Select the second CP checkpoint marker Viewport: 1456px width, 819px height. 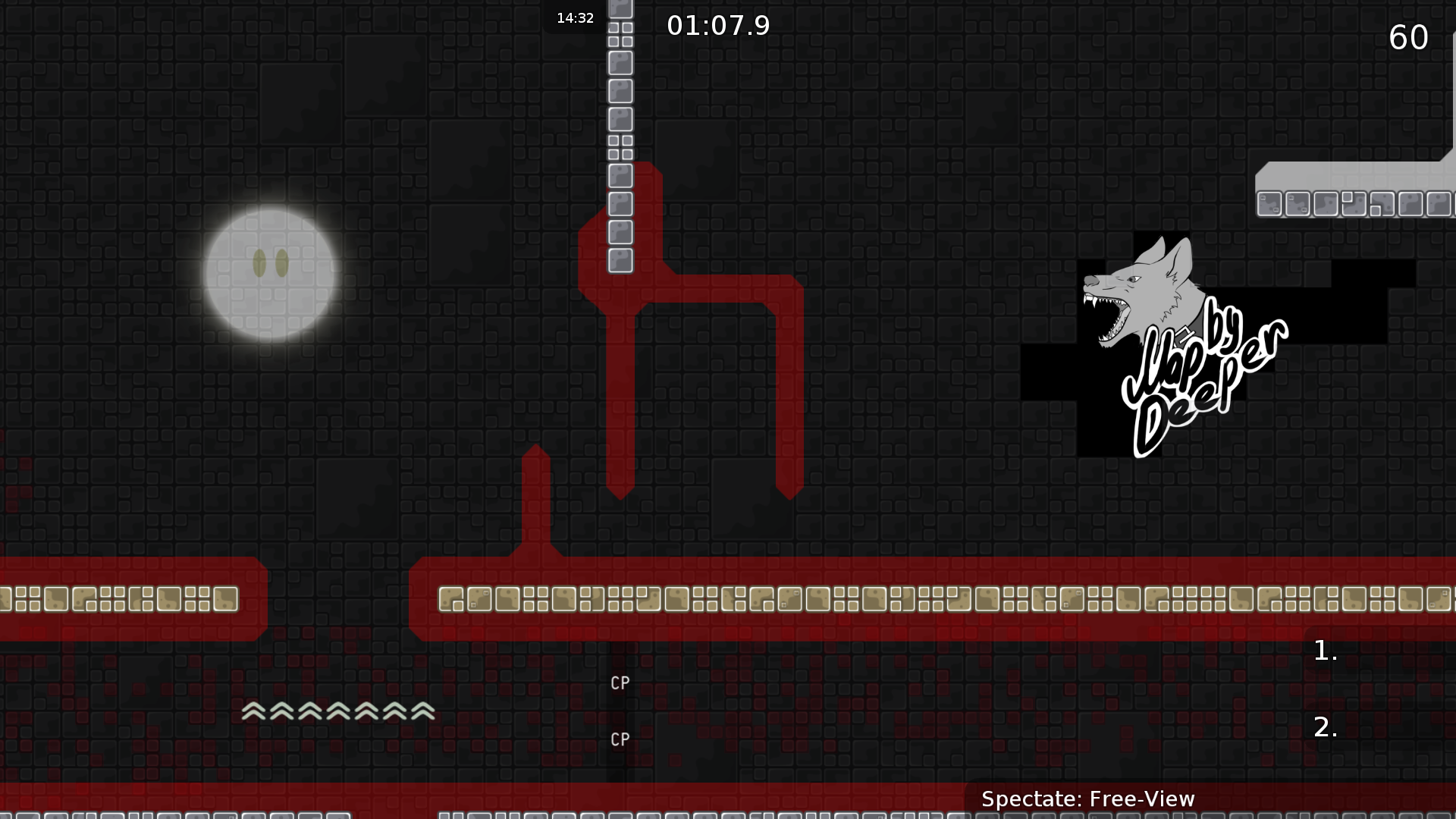[x=620, y=739]
